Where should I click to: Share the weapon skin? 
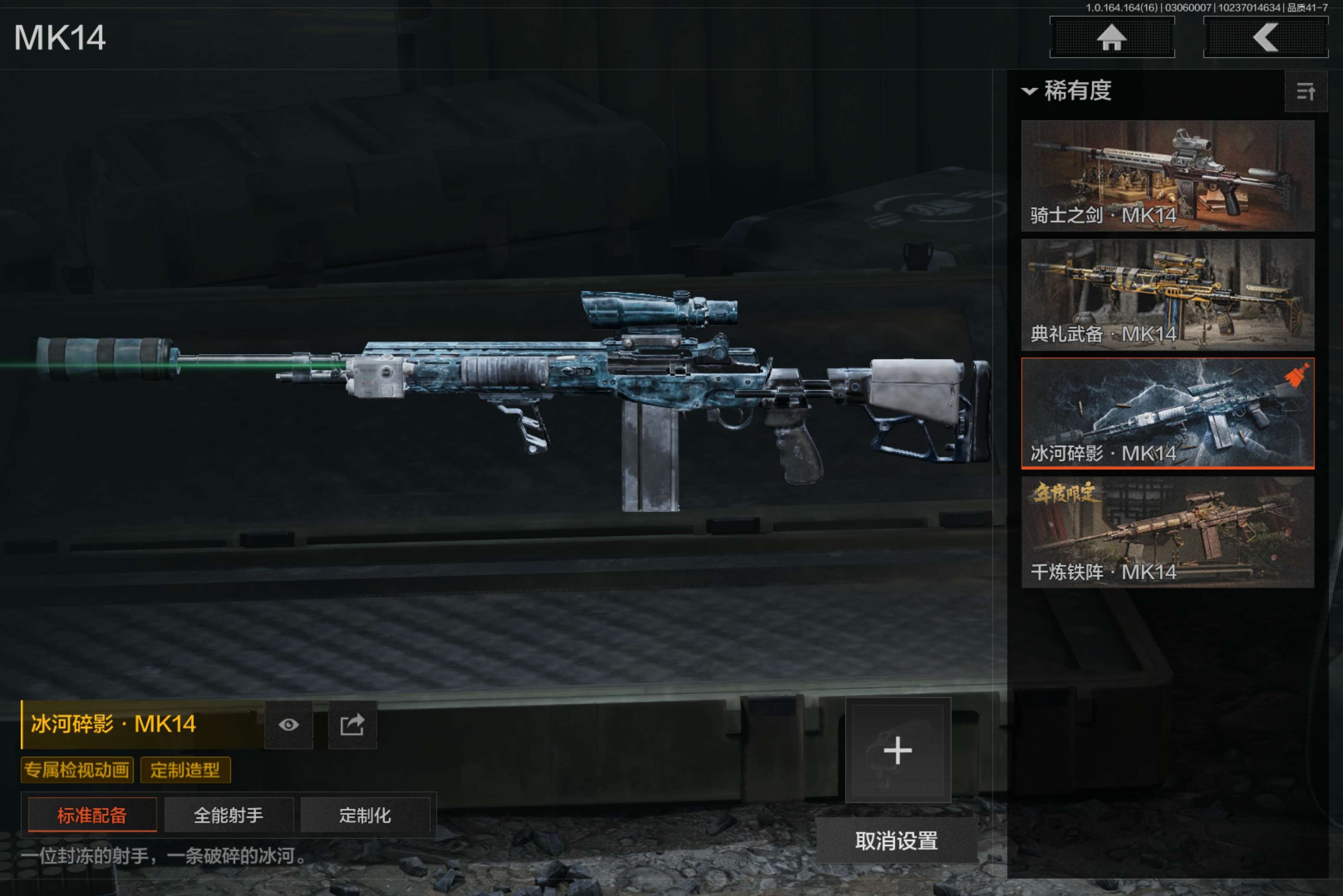coord(352,724)
